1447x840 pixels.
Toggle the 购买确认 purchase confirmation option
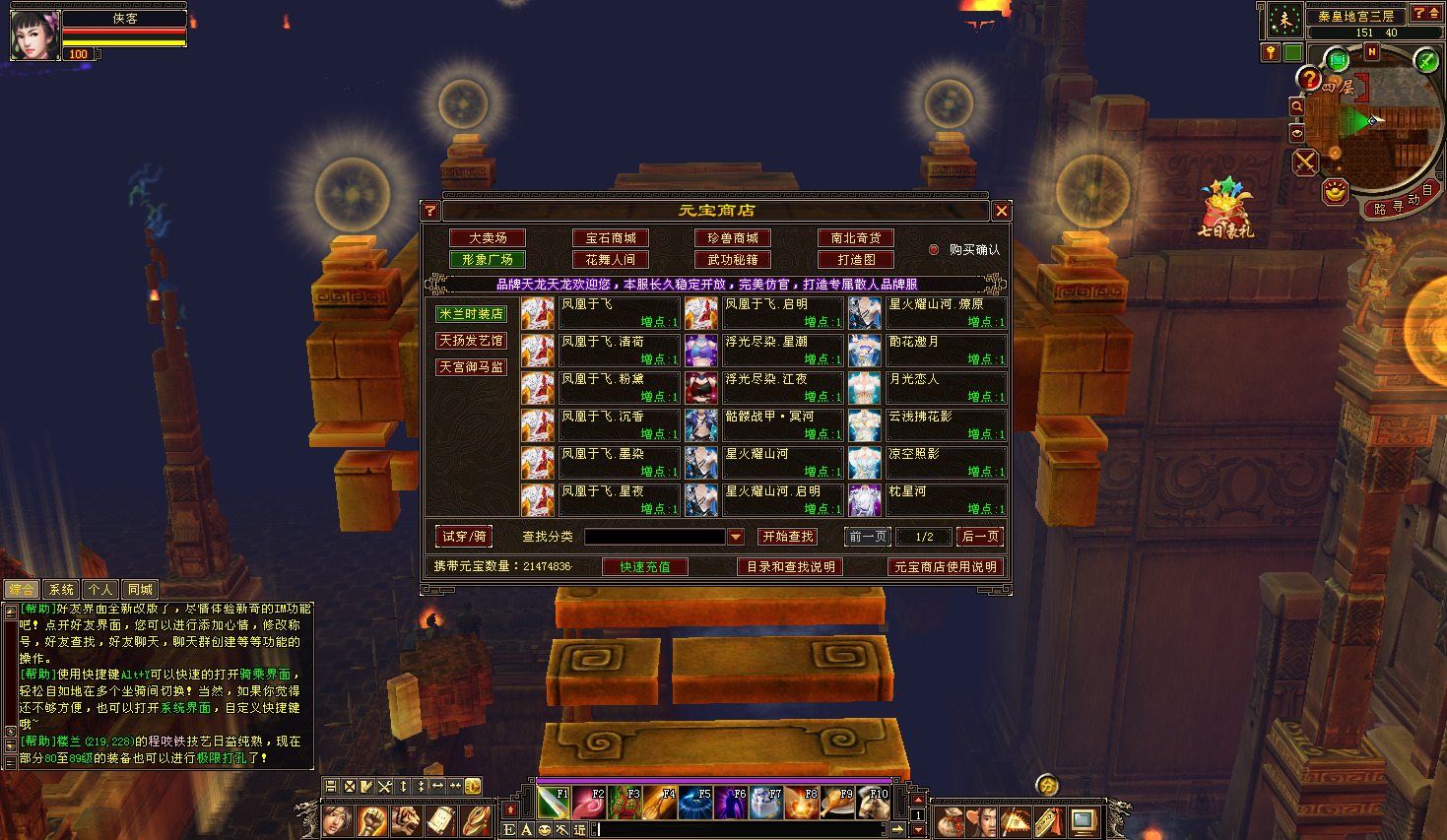934,250
